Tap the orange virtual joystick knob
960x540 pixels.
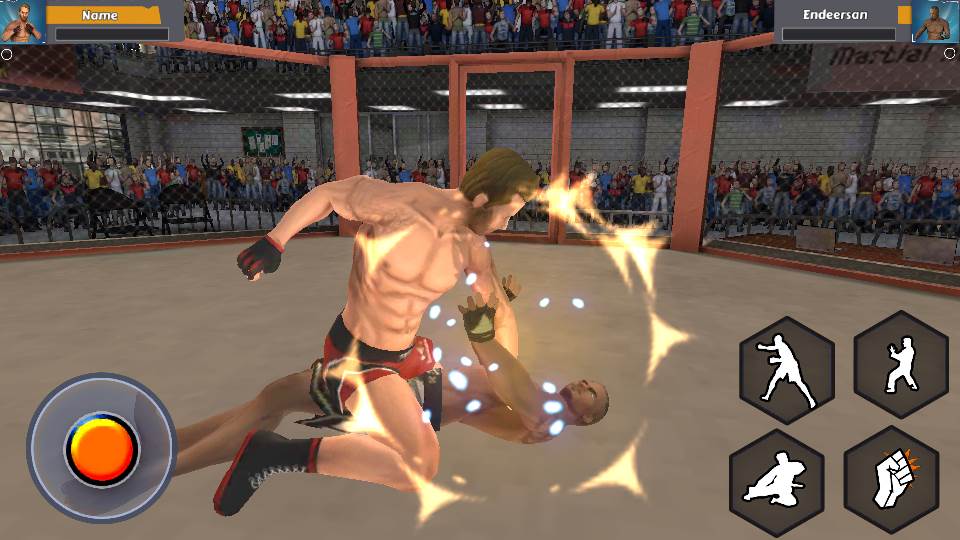click(102, 448)
